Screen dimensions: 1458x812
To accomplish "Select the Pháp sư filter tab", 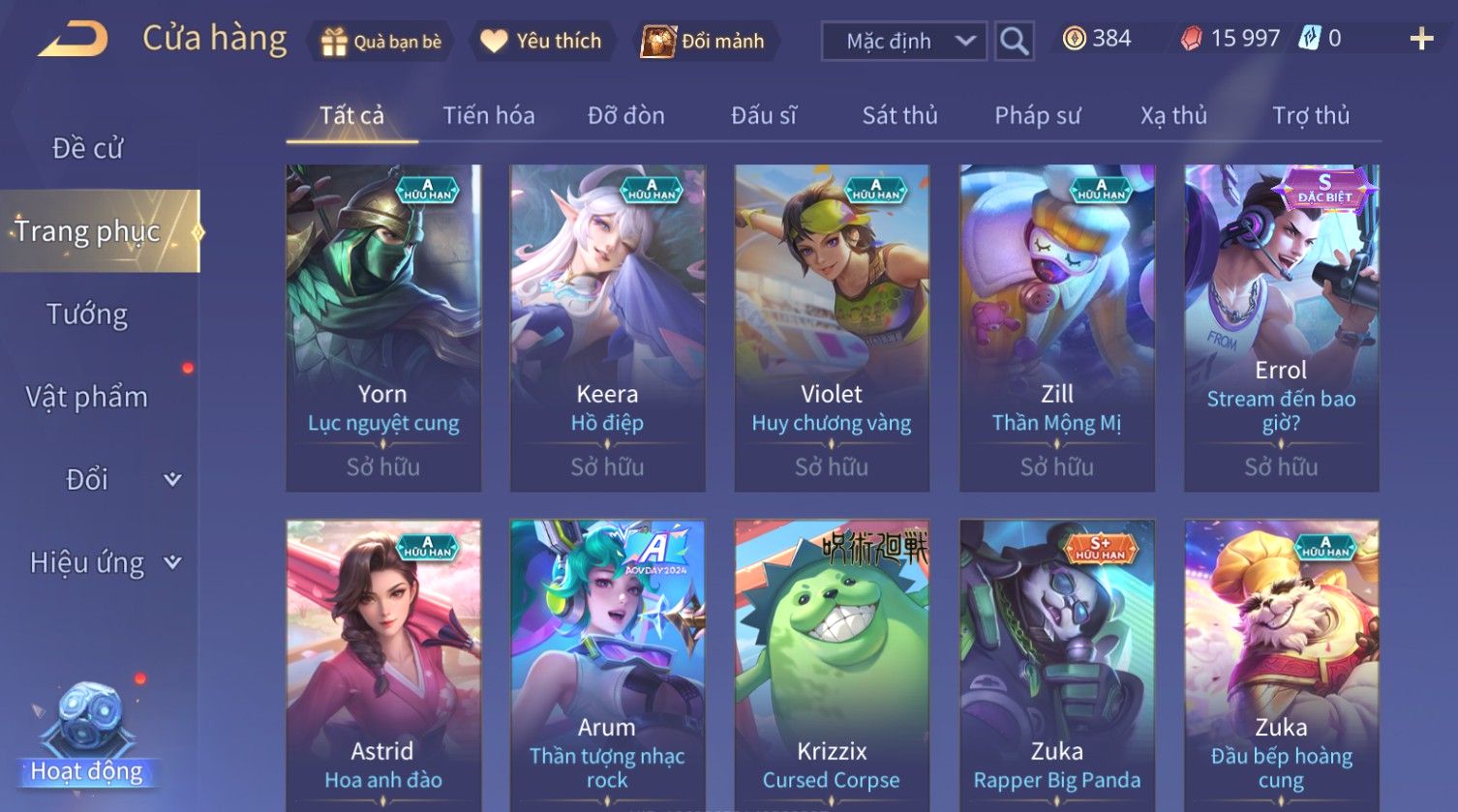I will (x=1037, y=116).
